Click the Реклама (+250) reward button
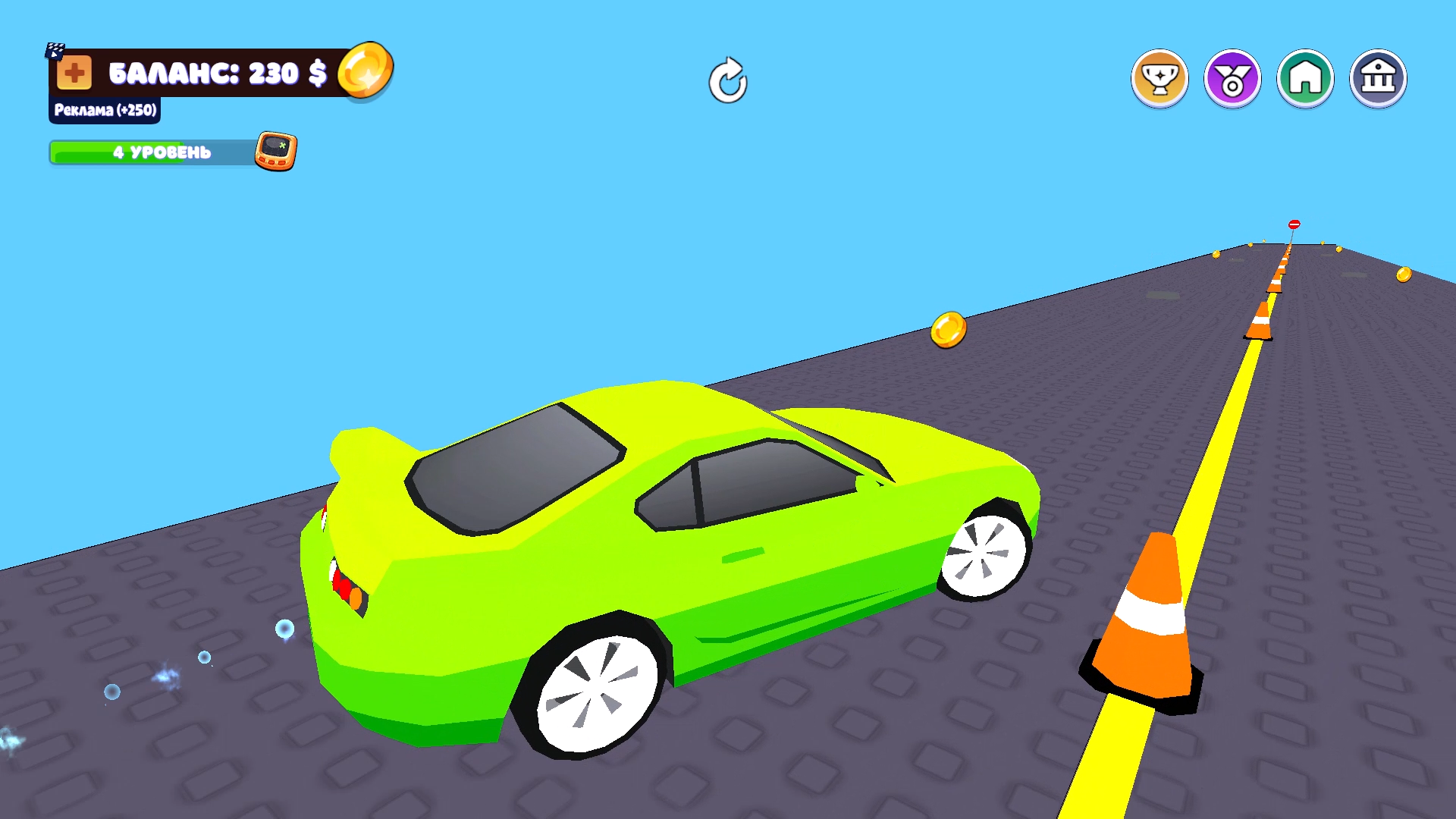Image resolution: width=1456 pixels, height=819 pixels. point(104,110)
